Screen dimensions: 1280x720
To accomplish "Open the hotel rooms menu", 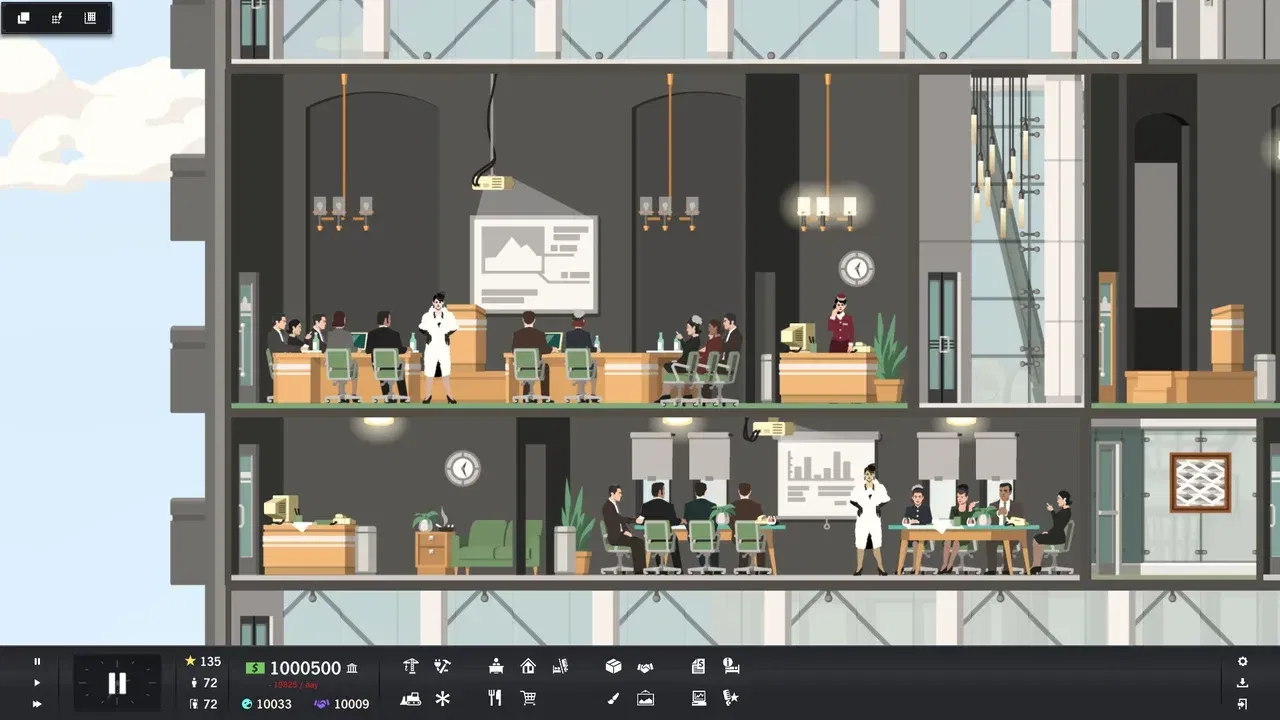I will pos(562,665).
